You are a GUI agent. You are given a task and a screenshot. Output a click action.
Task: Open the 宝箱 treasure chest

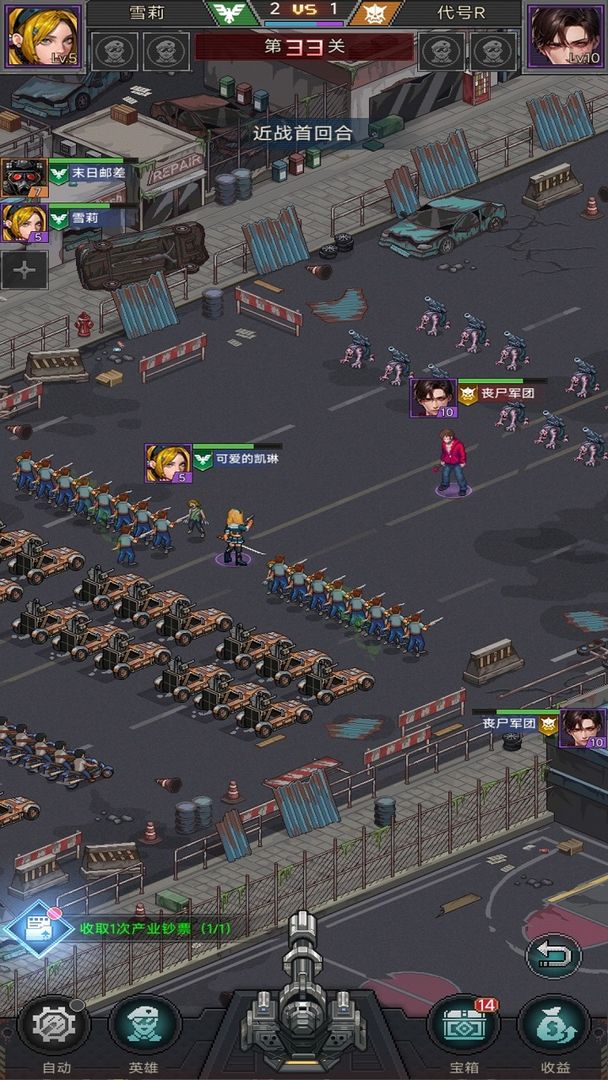[x=464, y=1029]
